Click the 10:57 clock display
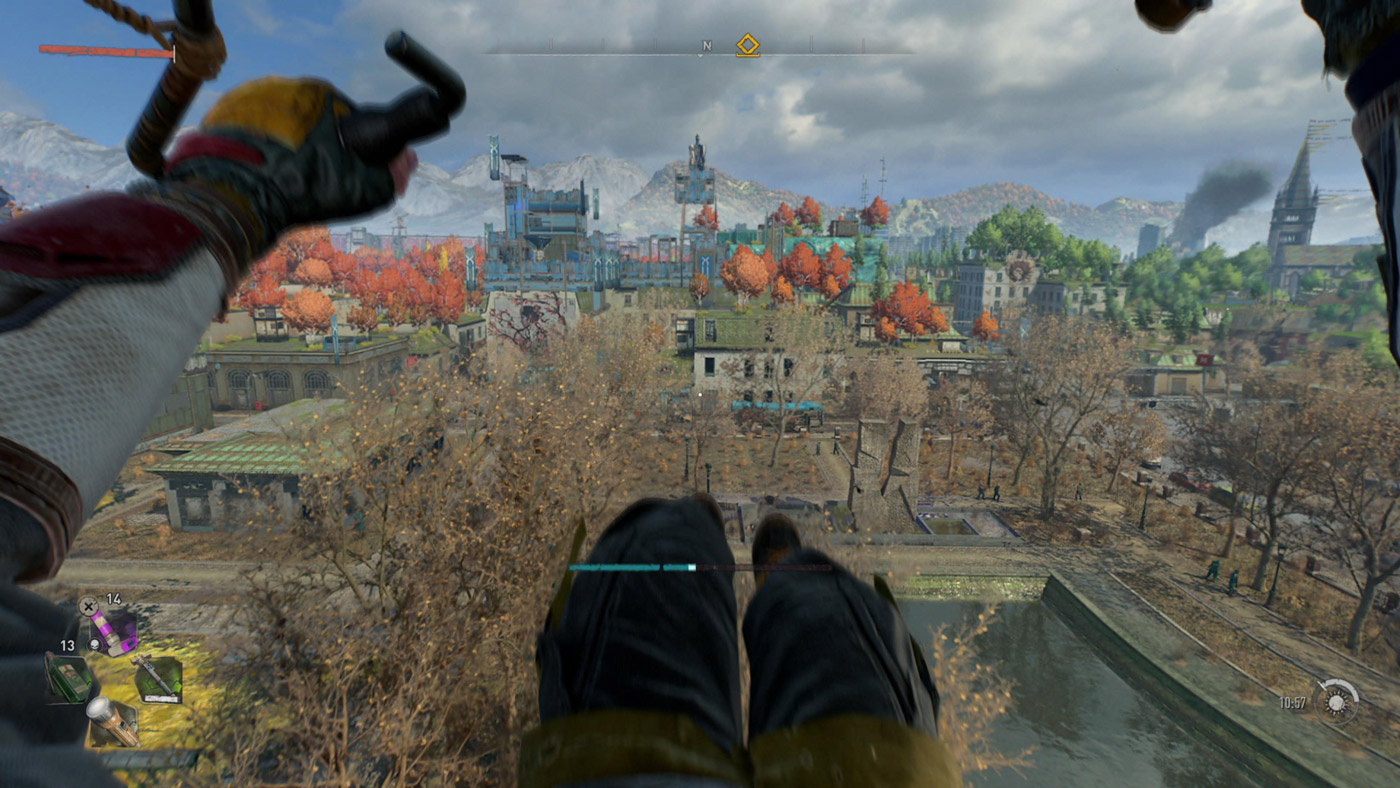This screenshot has height=788, width=1400. point(1293,703)
